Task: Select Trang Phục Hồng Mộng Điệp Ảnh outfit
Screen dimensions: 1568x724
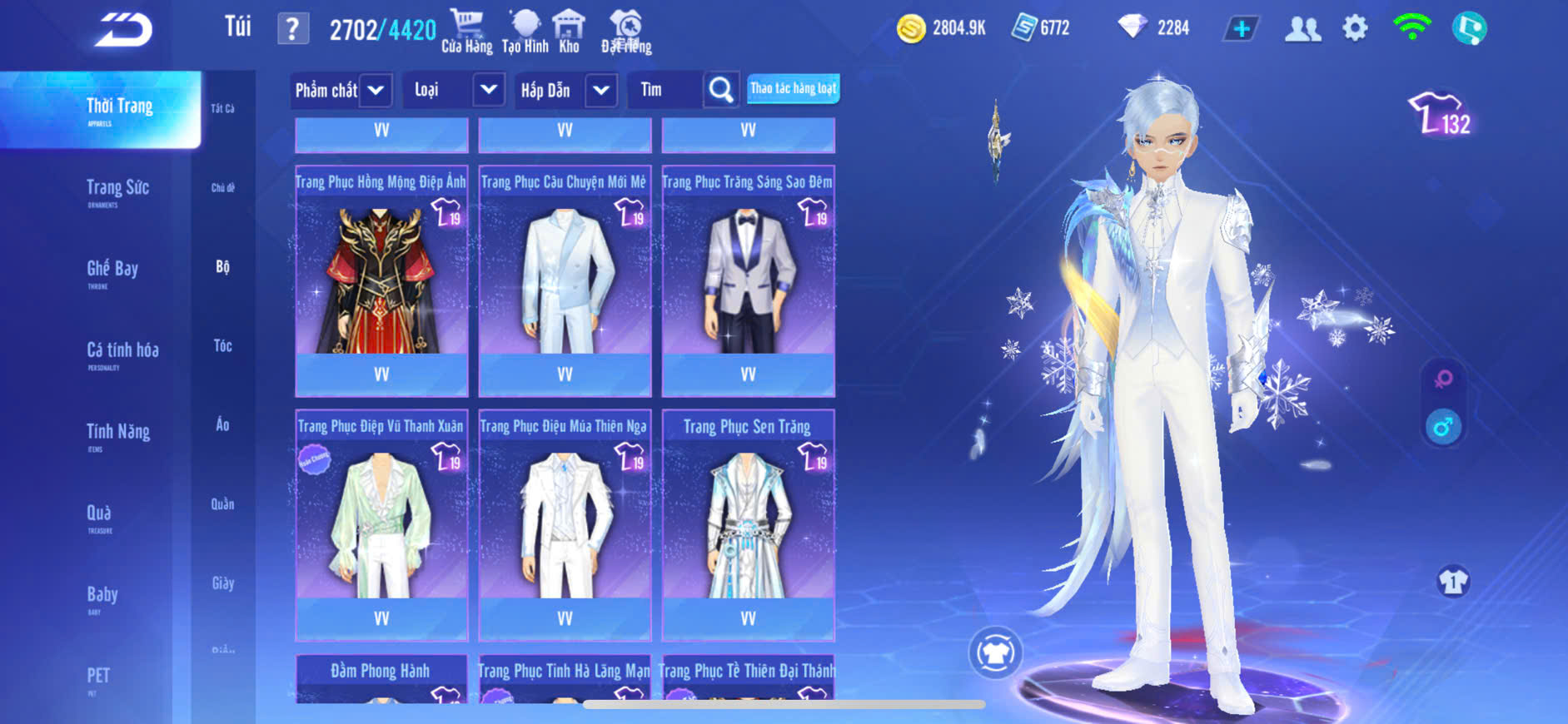Action: [381, 280]
